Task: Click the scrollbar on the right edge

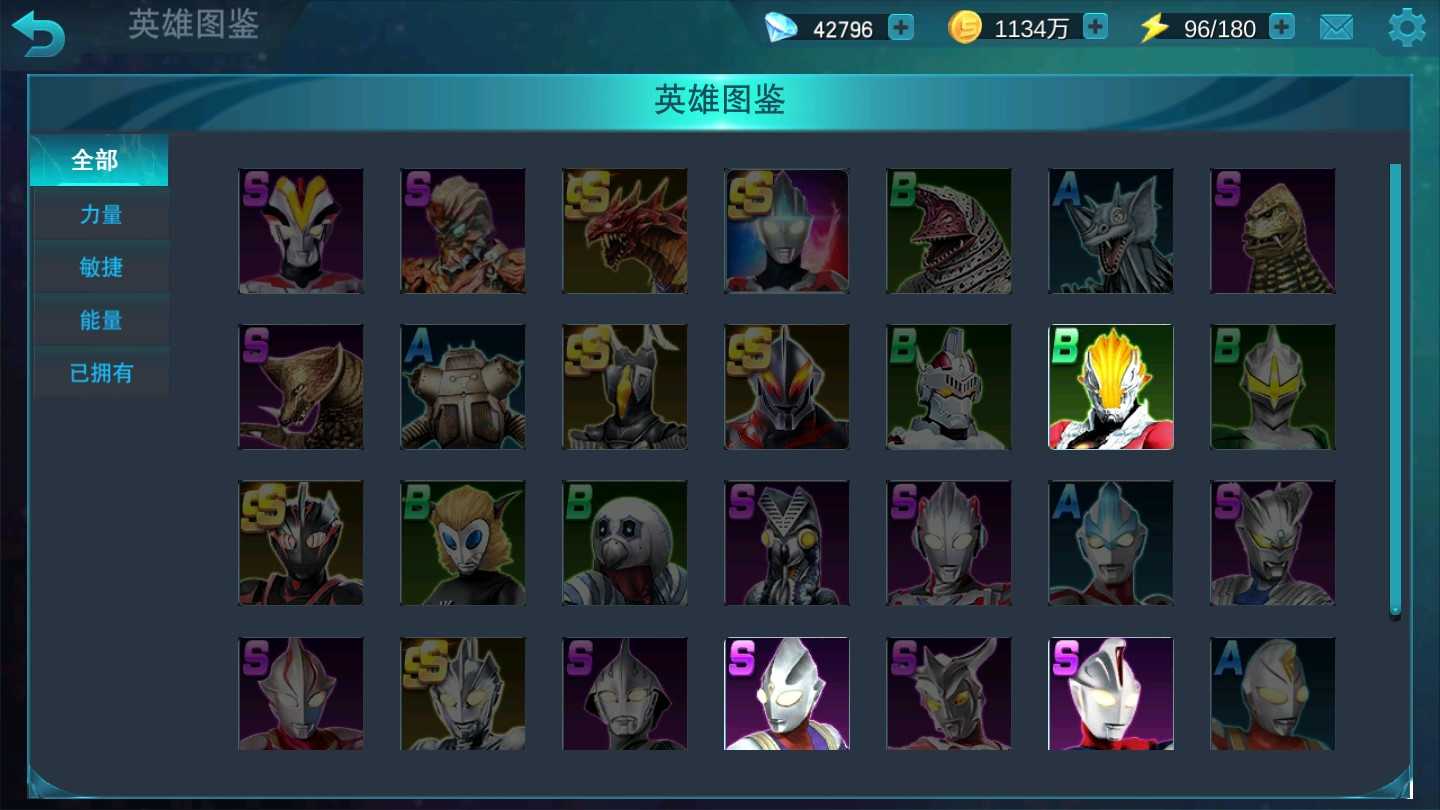Action: click(x=1396, y=390)
